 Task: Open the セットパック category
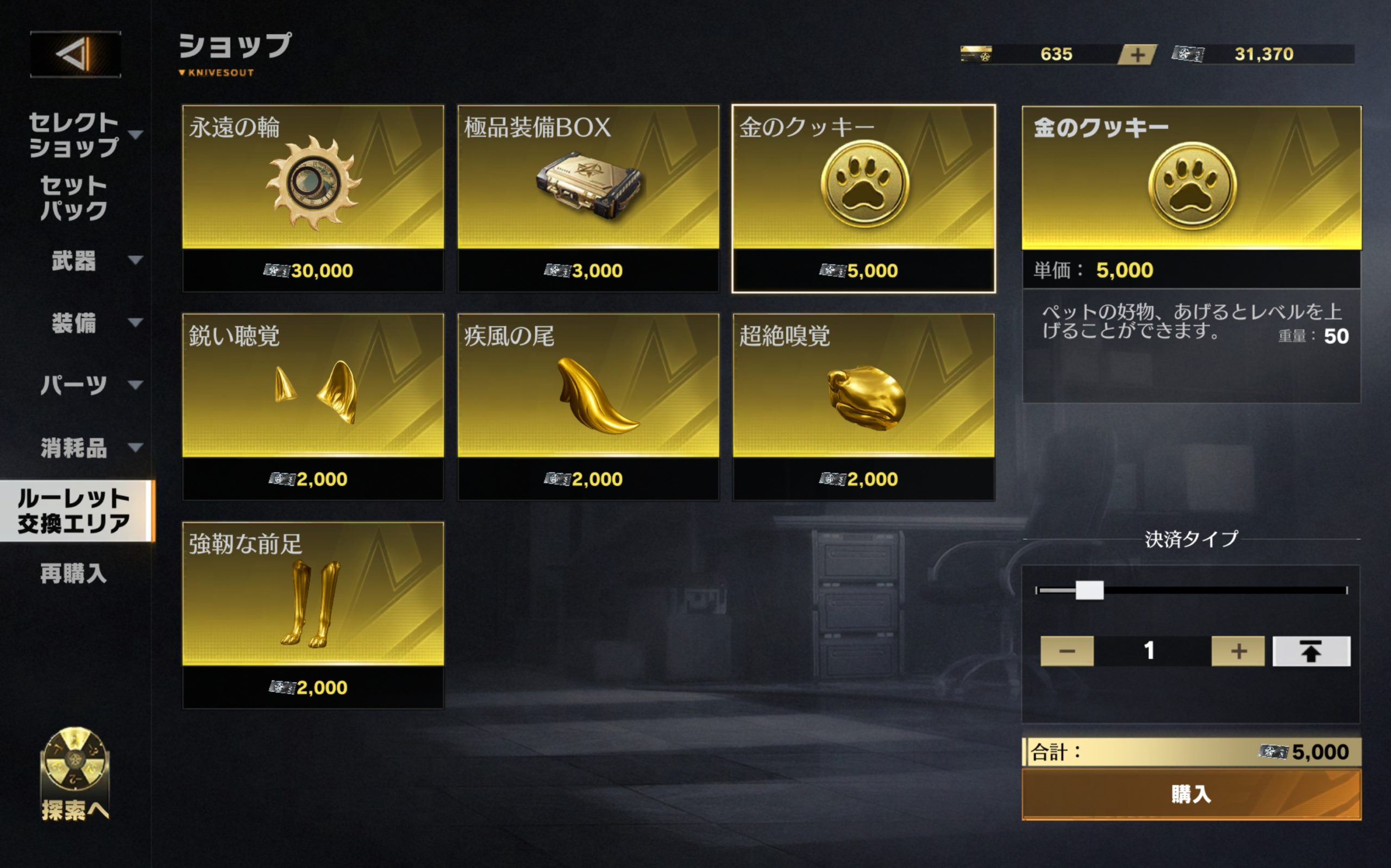[x=74, y=198]
